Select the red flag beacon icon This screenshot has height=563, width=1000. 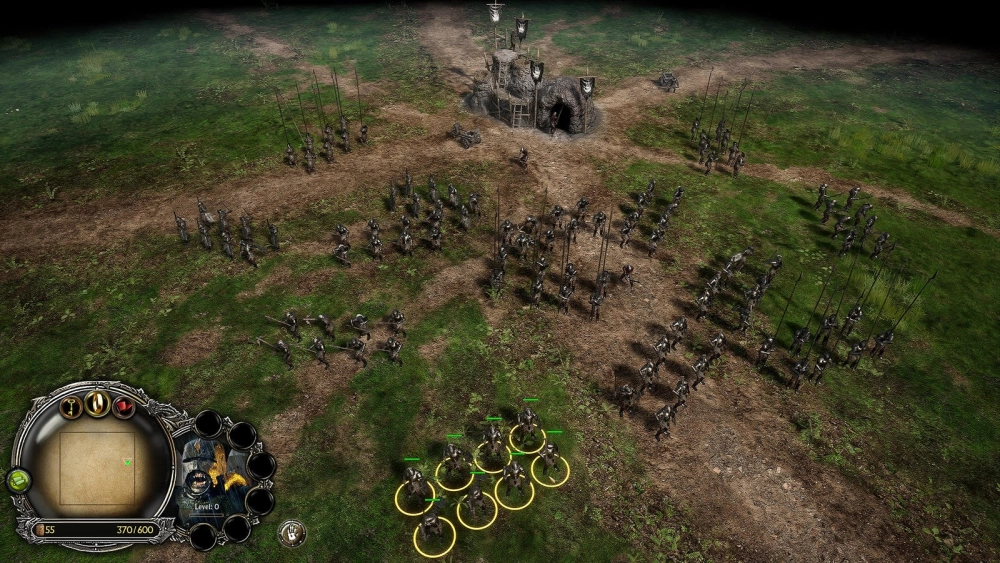[x=123, y=407]
